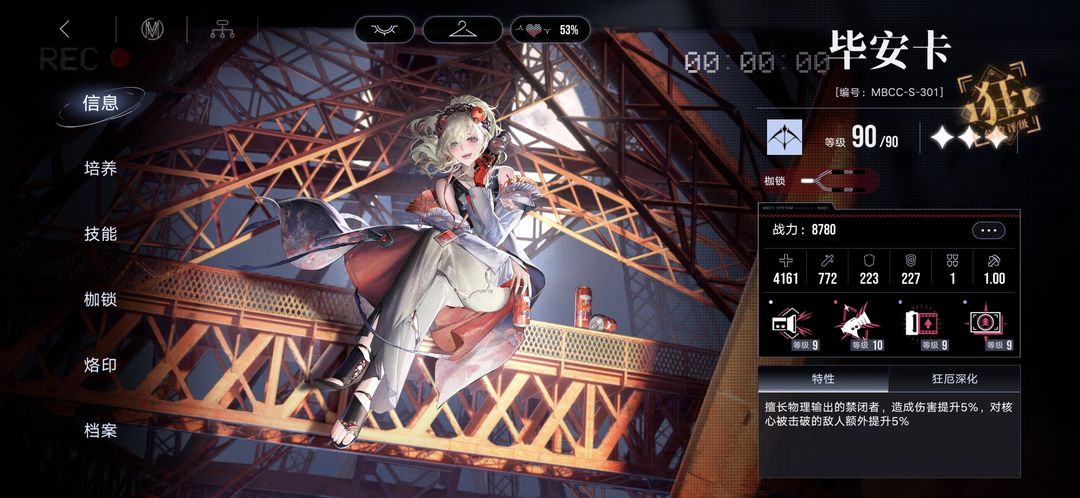Switch to the 狂厄深化 tab
Image resolution: width=1080 pixels, height=498 pixels.
tap(954, 379)
